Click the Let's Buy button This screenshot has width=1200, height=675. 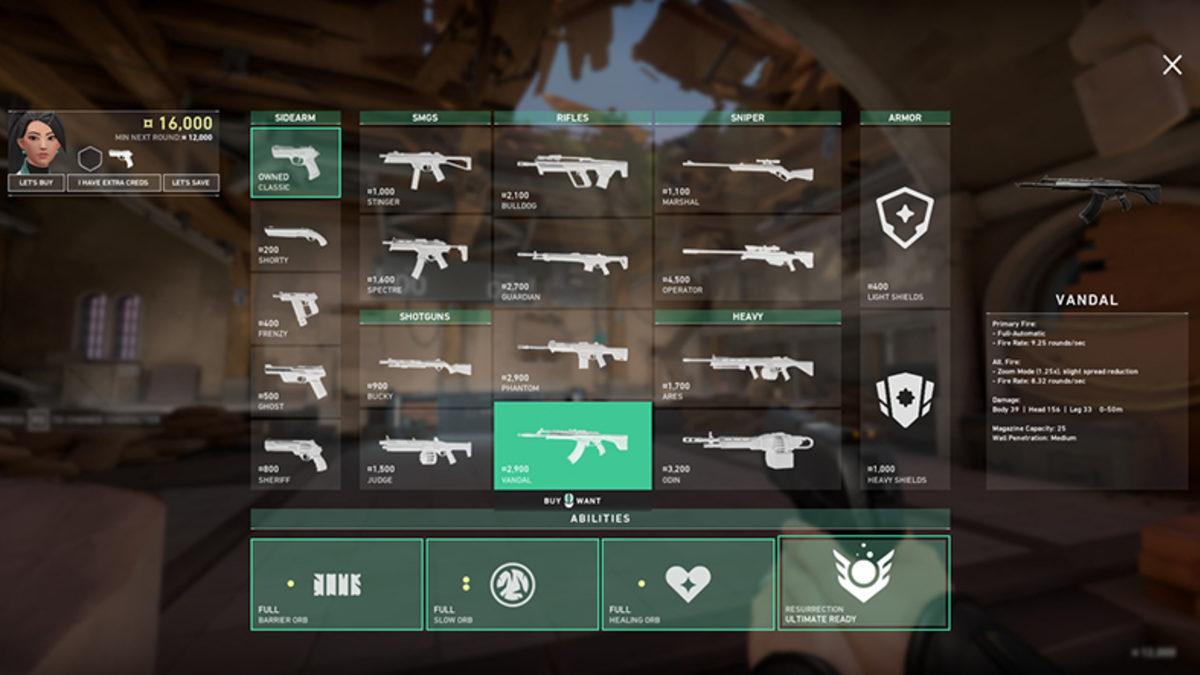coord(37,183)
